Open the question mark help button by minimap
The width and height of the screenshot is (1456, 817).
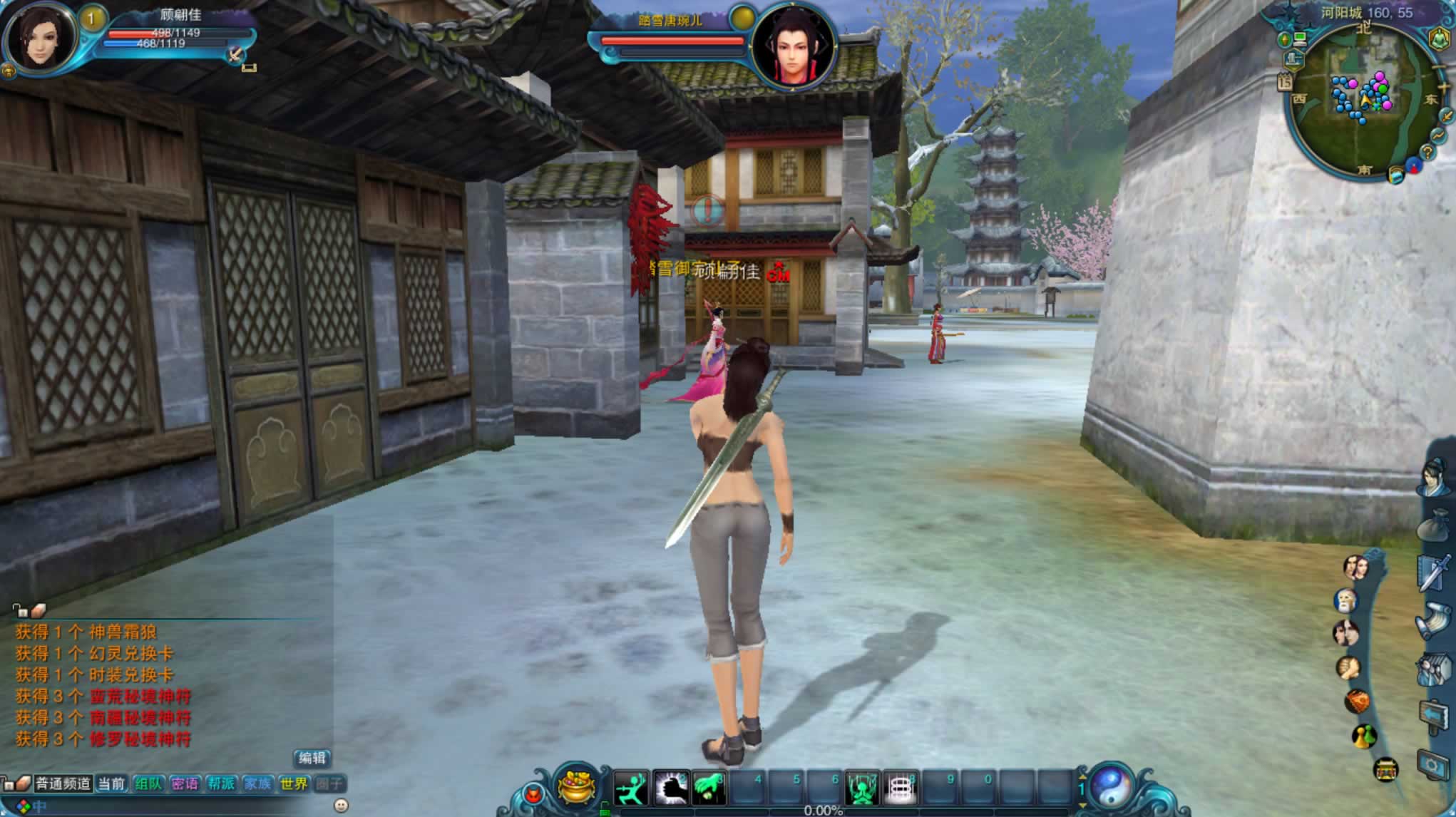tap(1427, 152)
